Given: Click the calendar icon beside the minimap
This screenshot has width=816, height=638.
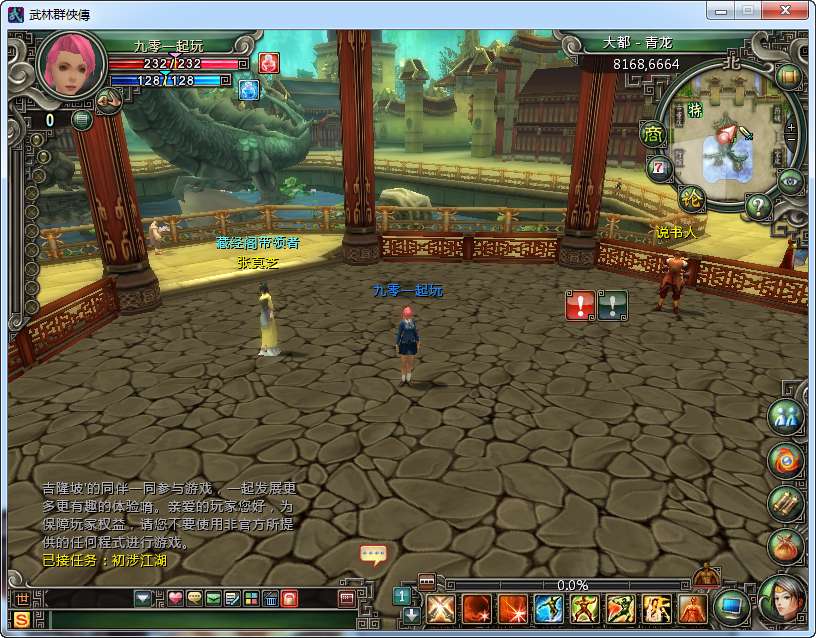Looking at the screenshot, I should [x=658, y=167].
